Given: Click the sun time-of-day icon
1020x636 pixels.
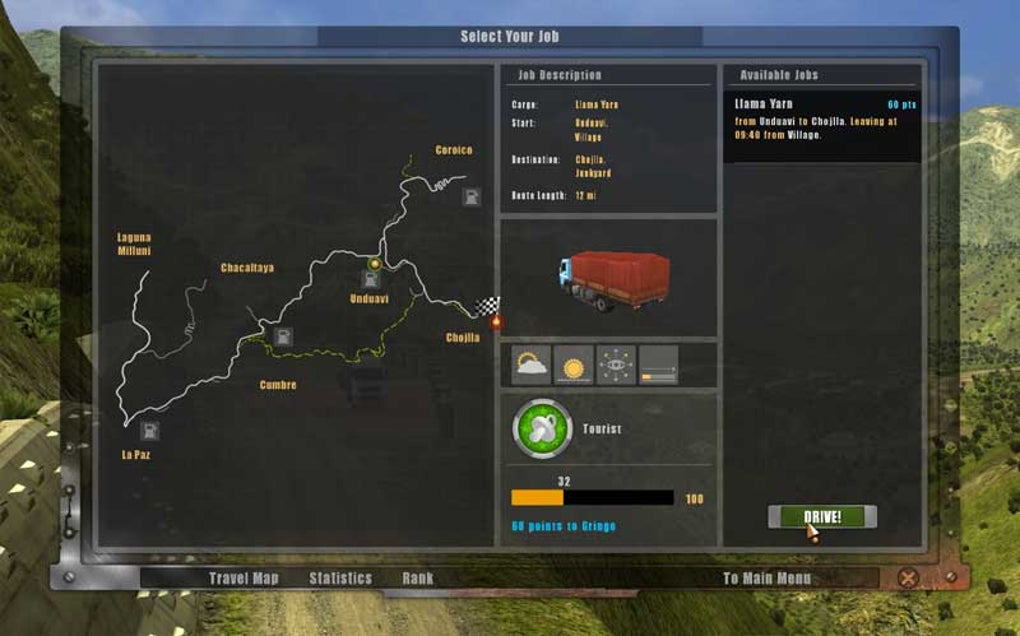Looking at the screenshot, I should coord(574,366).
